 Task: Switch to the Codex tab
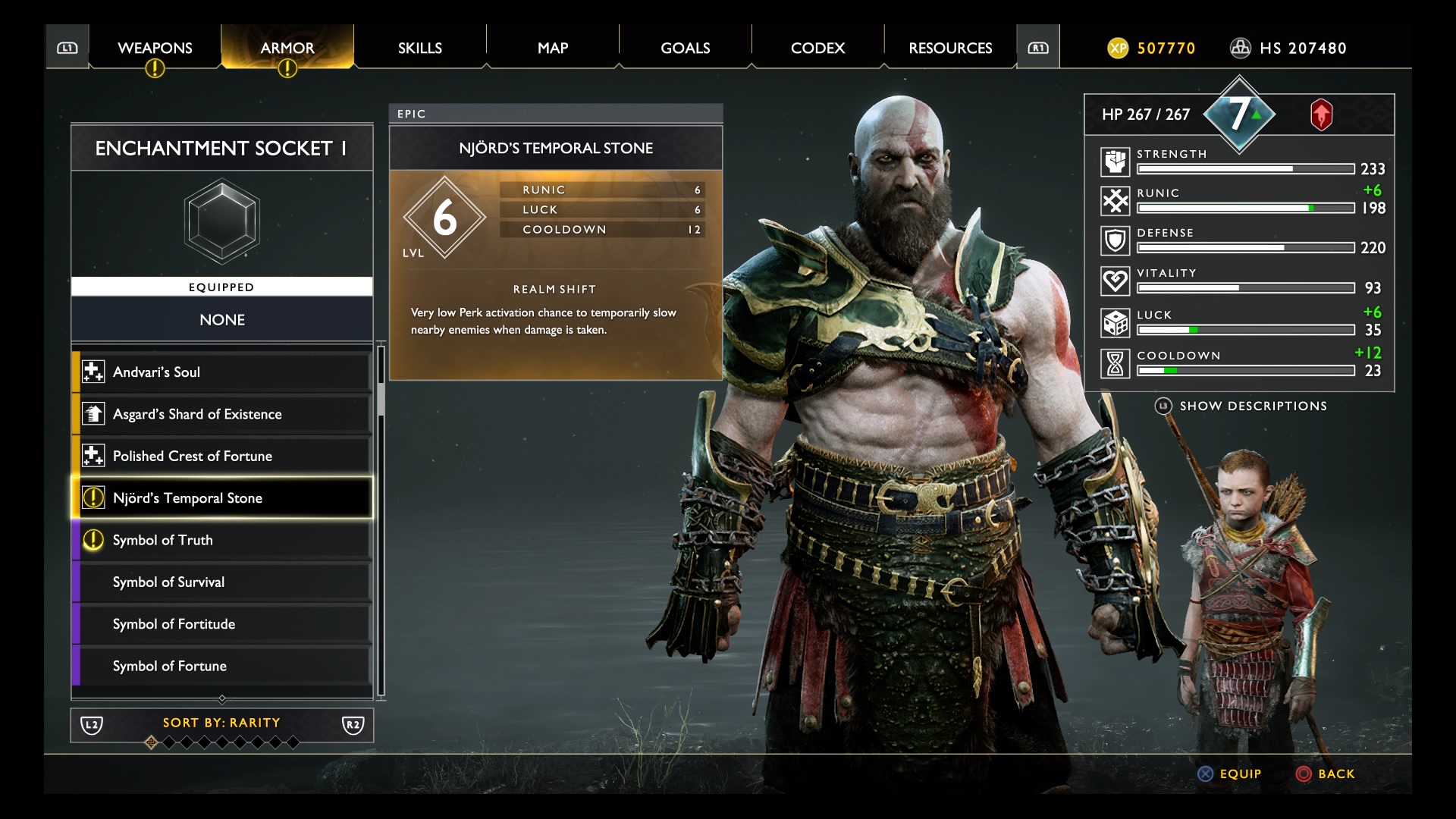(x=817, y=48)
